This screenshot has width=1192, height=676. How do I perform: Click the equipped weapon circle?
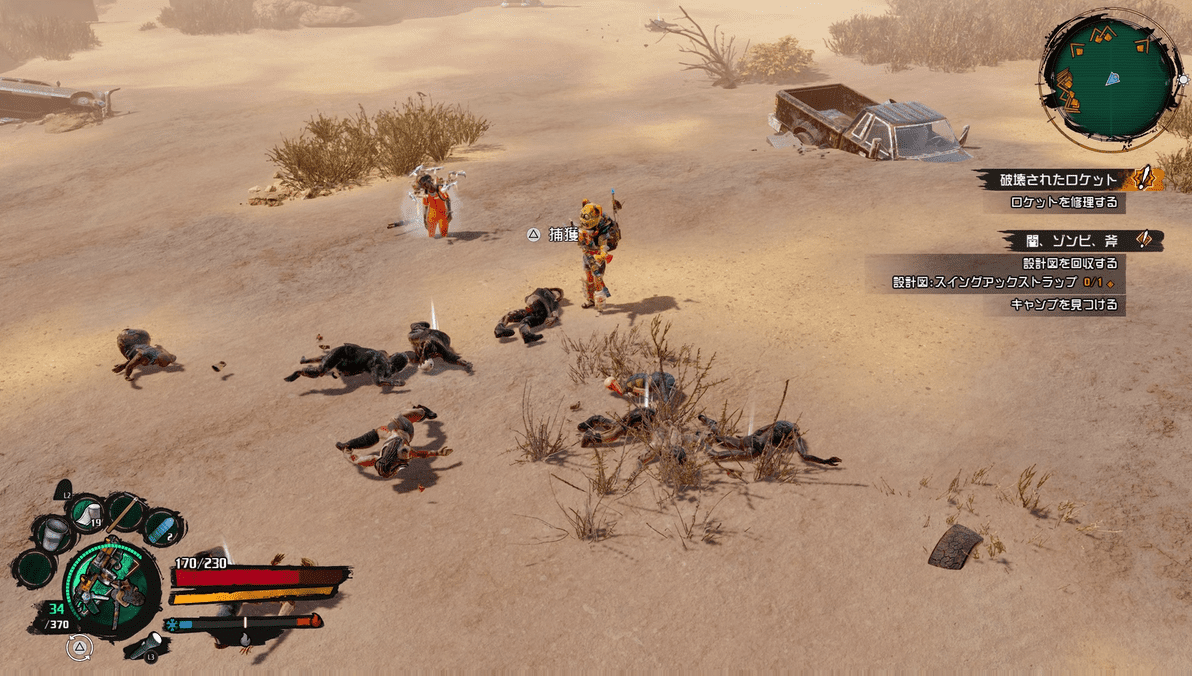(110, 586)
